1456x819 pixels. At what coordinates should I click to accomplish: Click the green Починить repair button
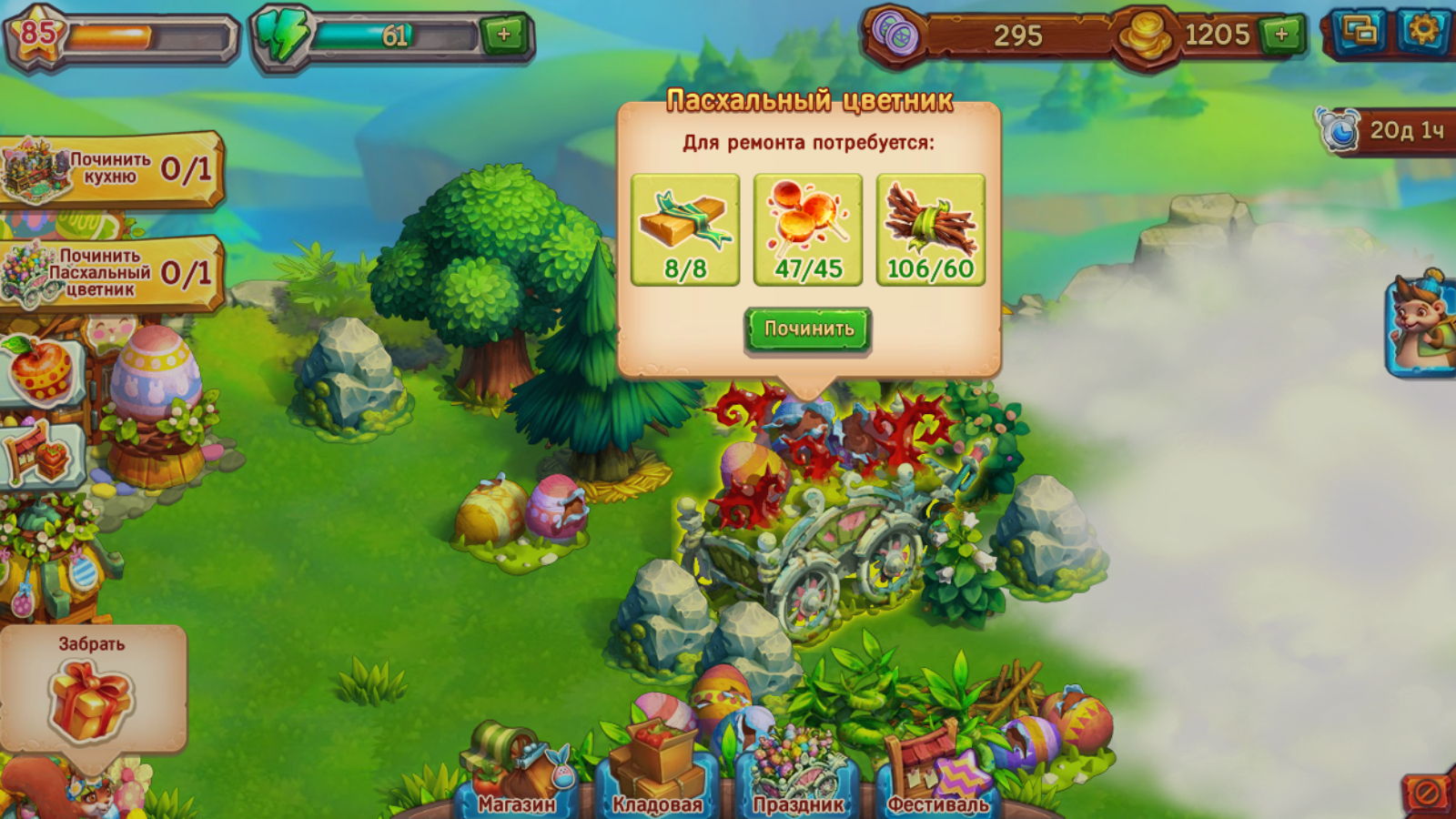808,329
